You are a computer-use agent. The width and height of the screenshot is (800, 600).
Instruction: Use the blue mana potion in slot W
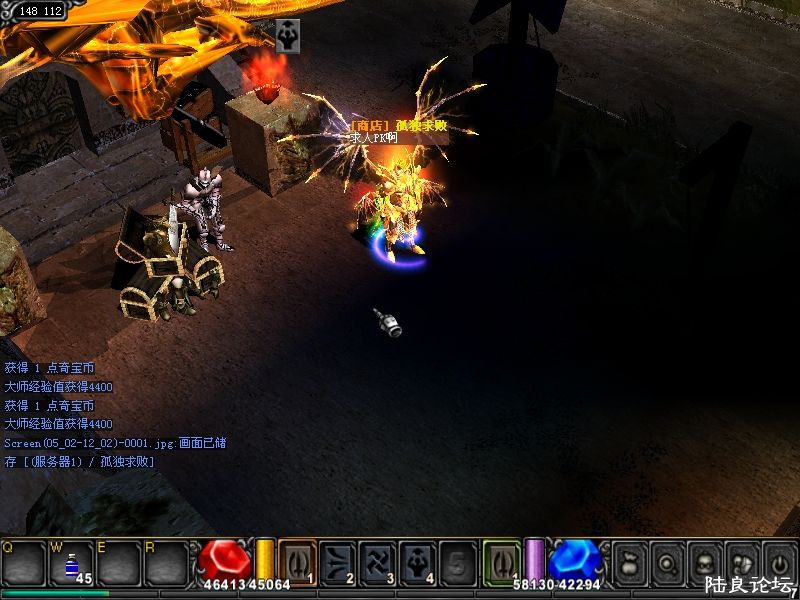click(x=70, y=563)
